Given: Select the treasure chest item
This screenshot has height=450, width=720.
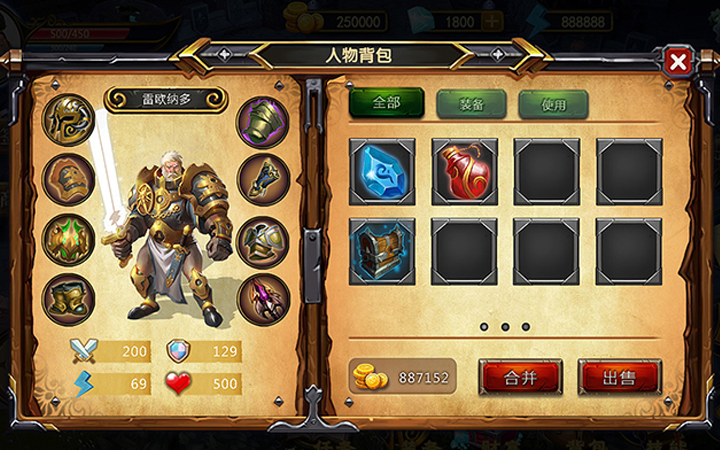Looking at the screenshot, I should coord(382,251).
